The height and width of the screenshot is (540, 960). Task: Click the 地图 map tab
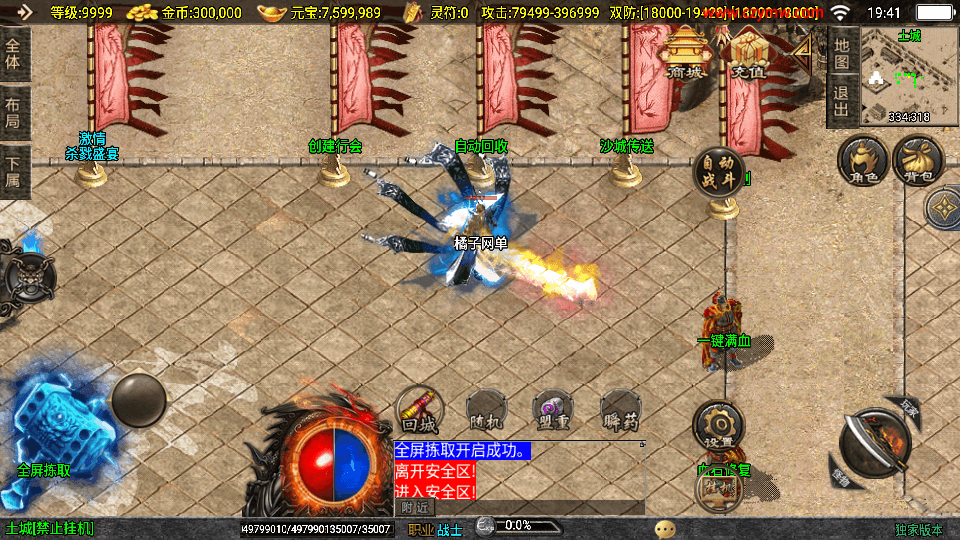coord(842,54)
